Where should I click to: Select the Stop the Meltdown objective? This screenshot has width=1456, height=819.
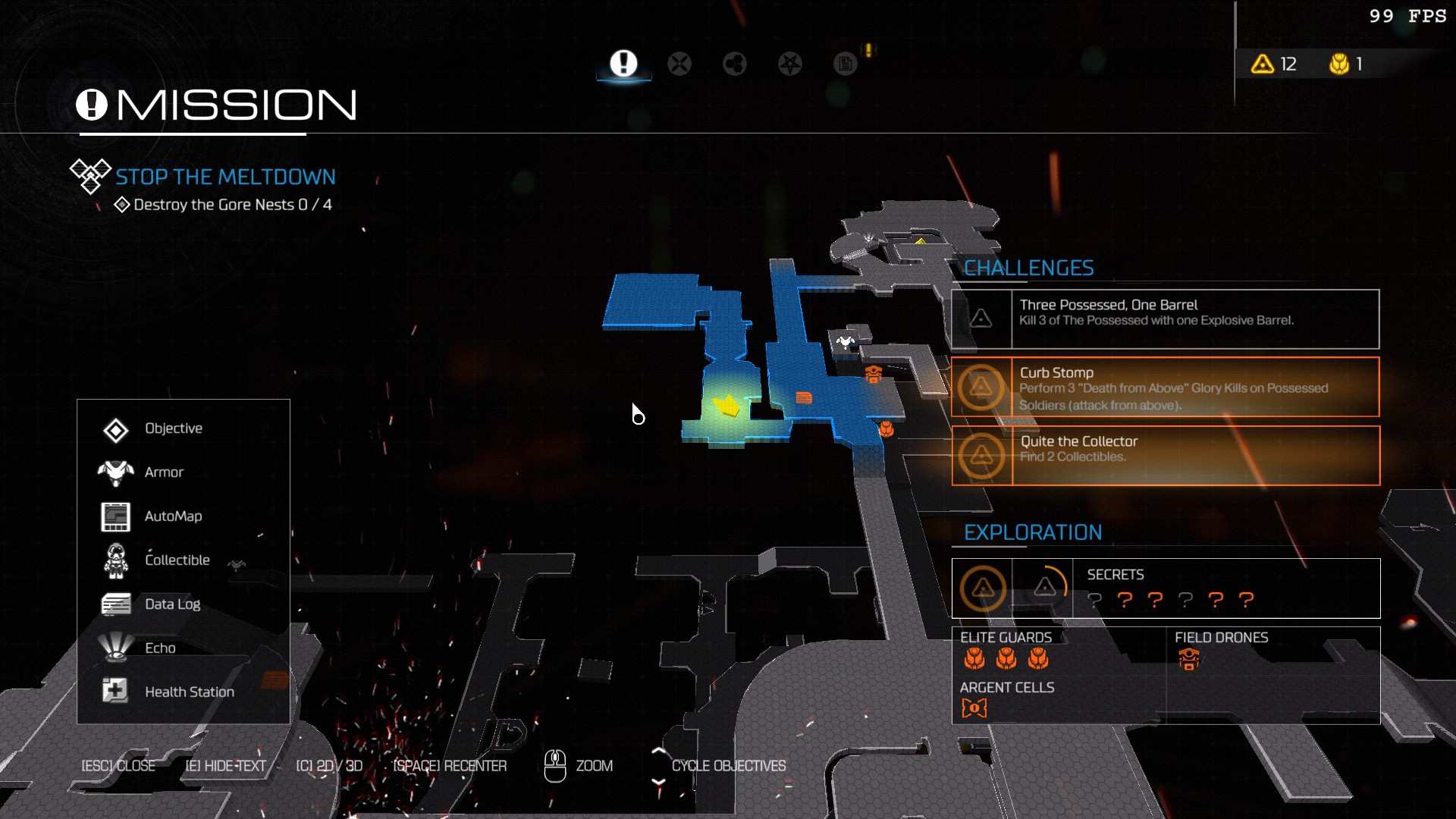pyautogui.click(x=225, y=177)
